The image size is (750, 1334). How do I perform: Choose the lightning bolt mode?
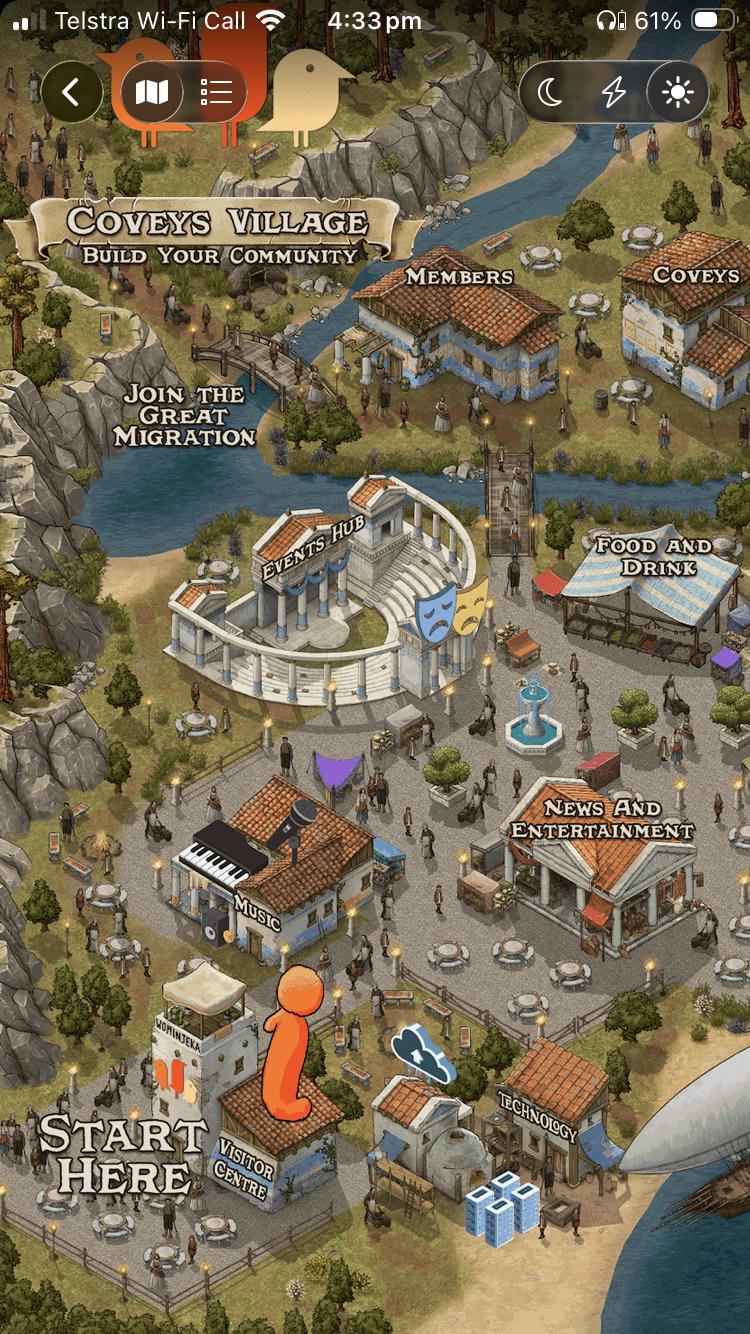[613, 93]
